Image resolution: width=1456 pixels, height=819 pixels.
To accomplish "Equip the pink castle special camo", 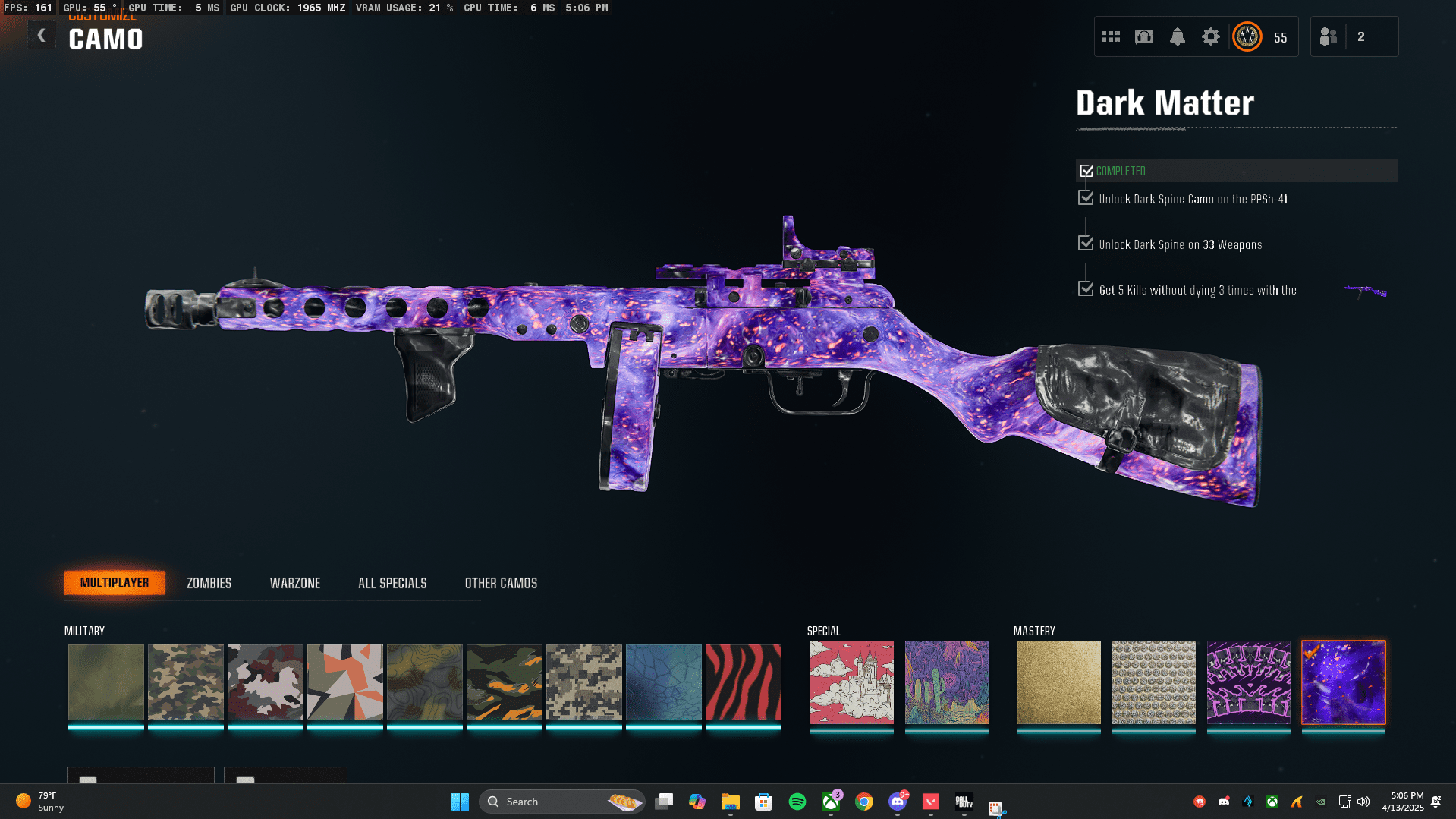I will point(851,682).
